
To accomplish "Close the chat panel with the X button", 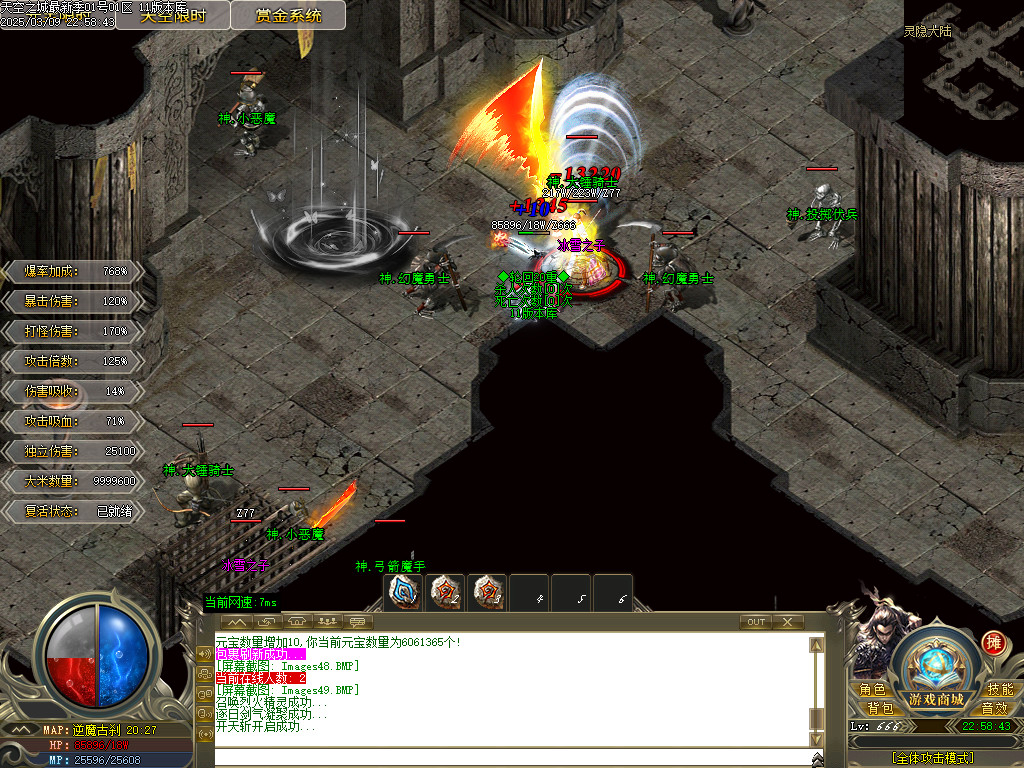I will [788, 622].
